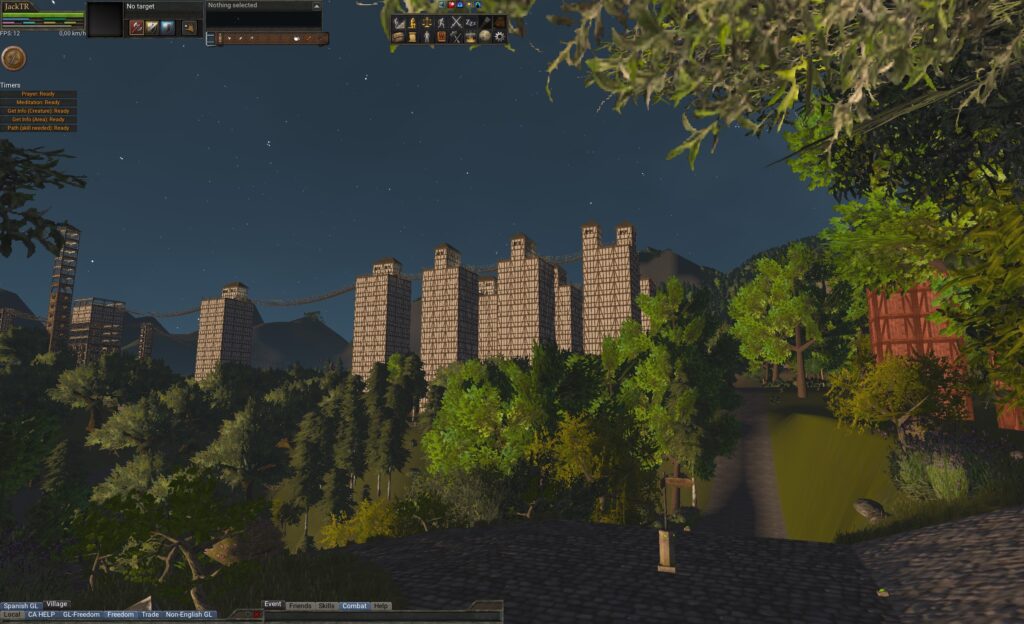The width and height of the screenshot is (1024, 624).
Task: Select the Trade chat tab
Action: (150, 614)
